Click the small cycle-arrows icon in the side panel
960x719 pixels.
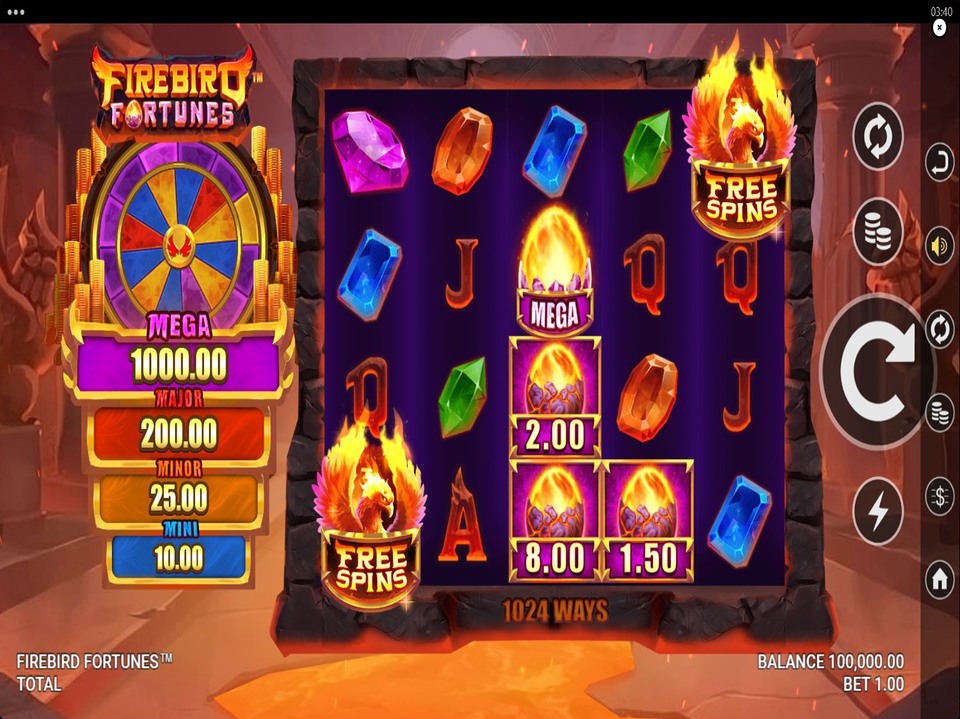[939, 329]
